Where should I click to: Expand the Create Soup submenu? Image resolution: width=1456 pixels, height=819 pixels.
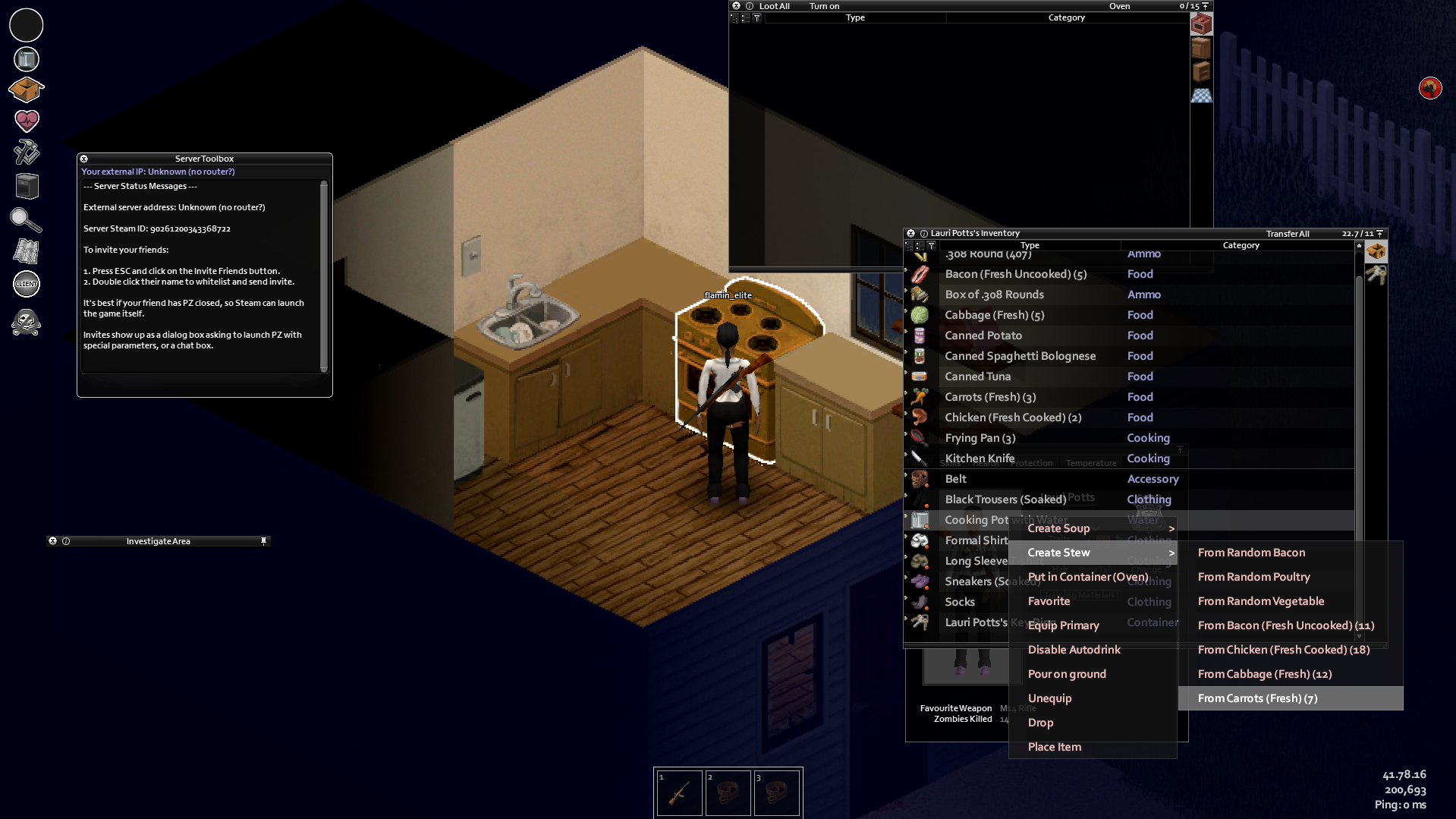tap(1058, 528)
